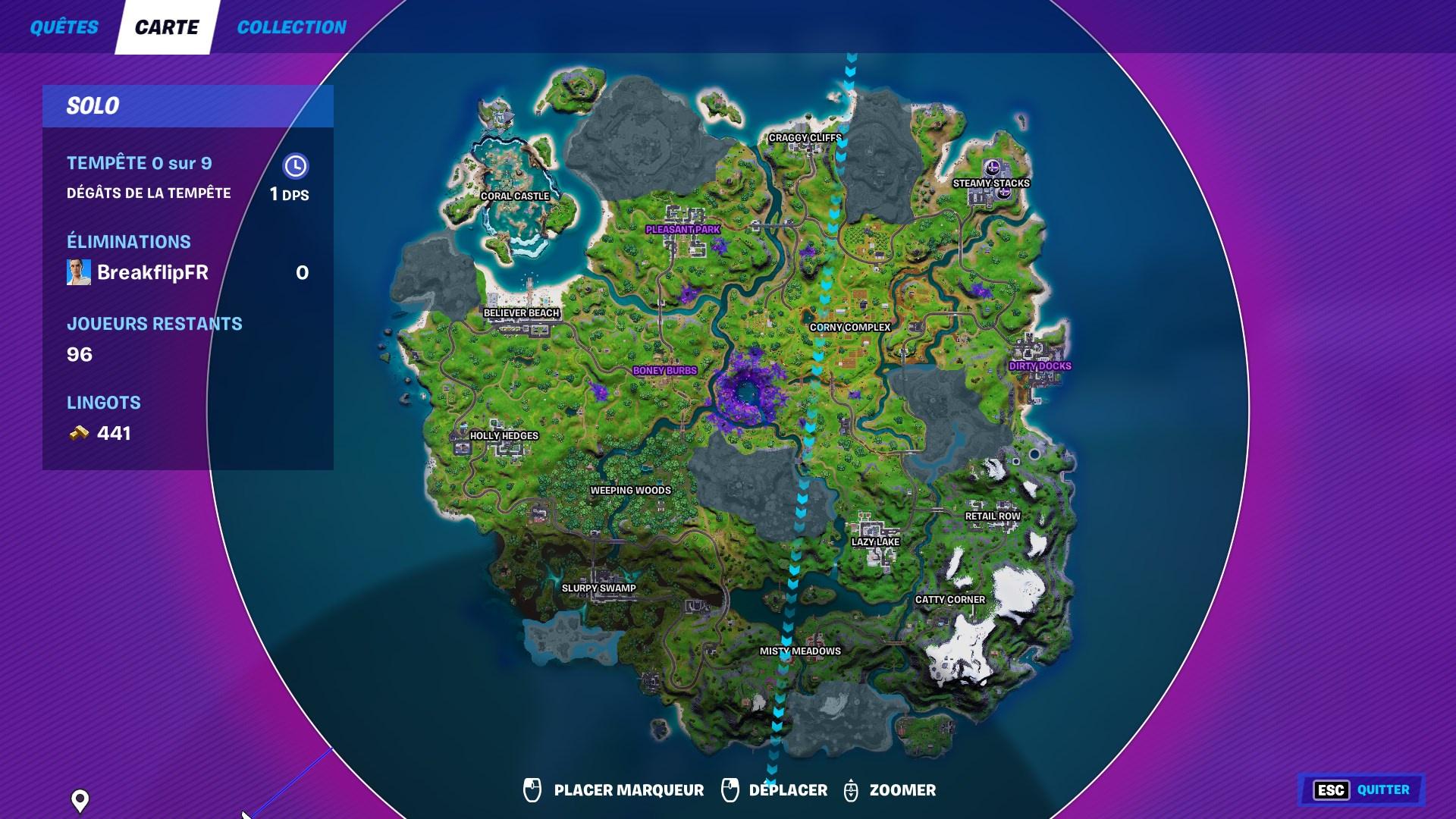
Task: Click the map marker pin icon bottom left
Action: tap(79, 798)
